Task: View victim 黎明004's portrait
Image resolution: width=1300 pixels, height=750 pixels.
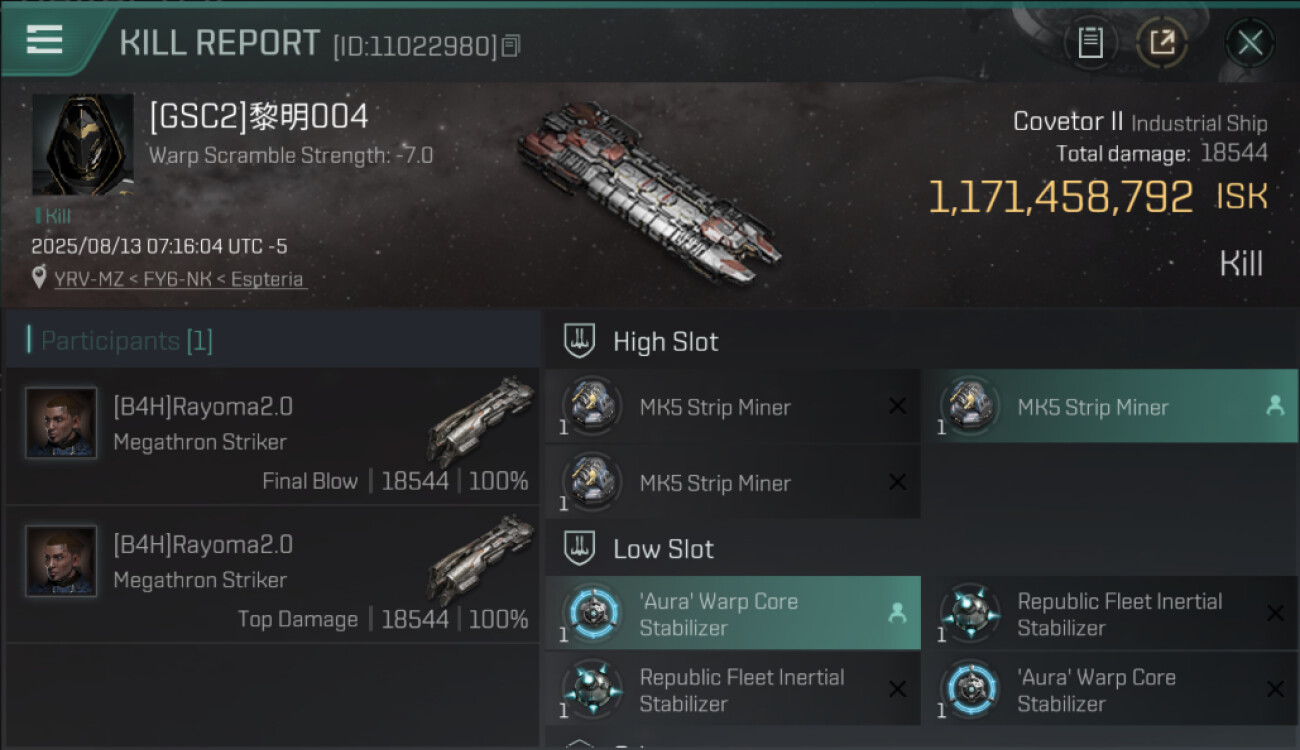Action: (82, 145)
